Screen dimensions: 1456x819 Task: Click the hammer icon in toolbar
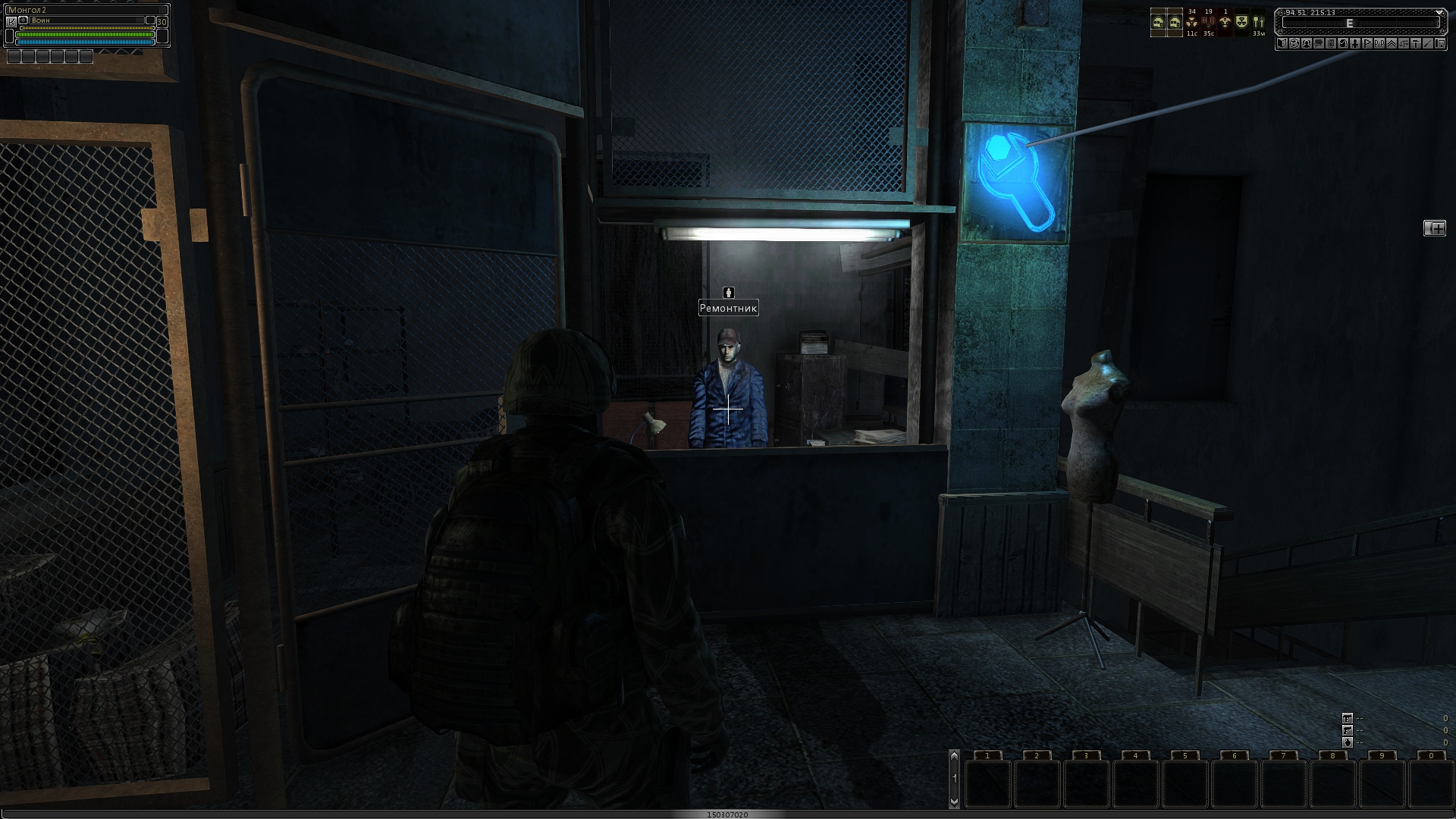click(1416, 43)
